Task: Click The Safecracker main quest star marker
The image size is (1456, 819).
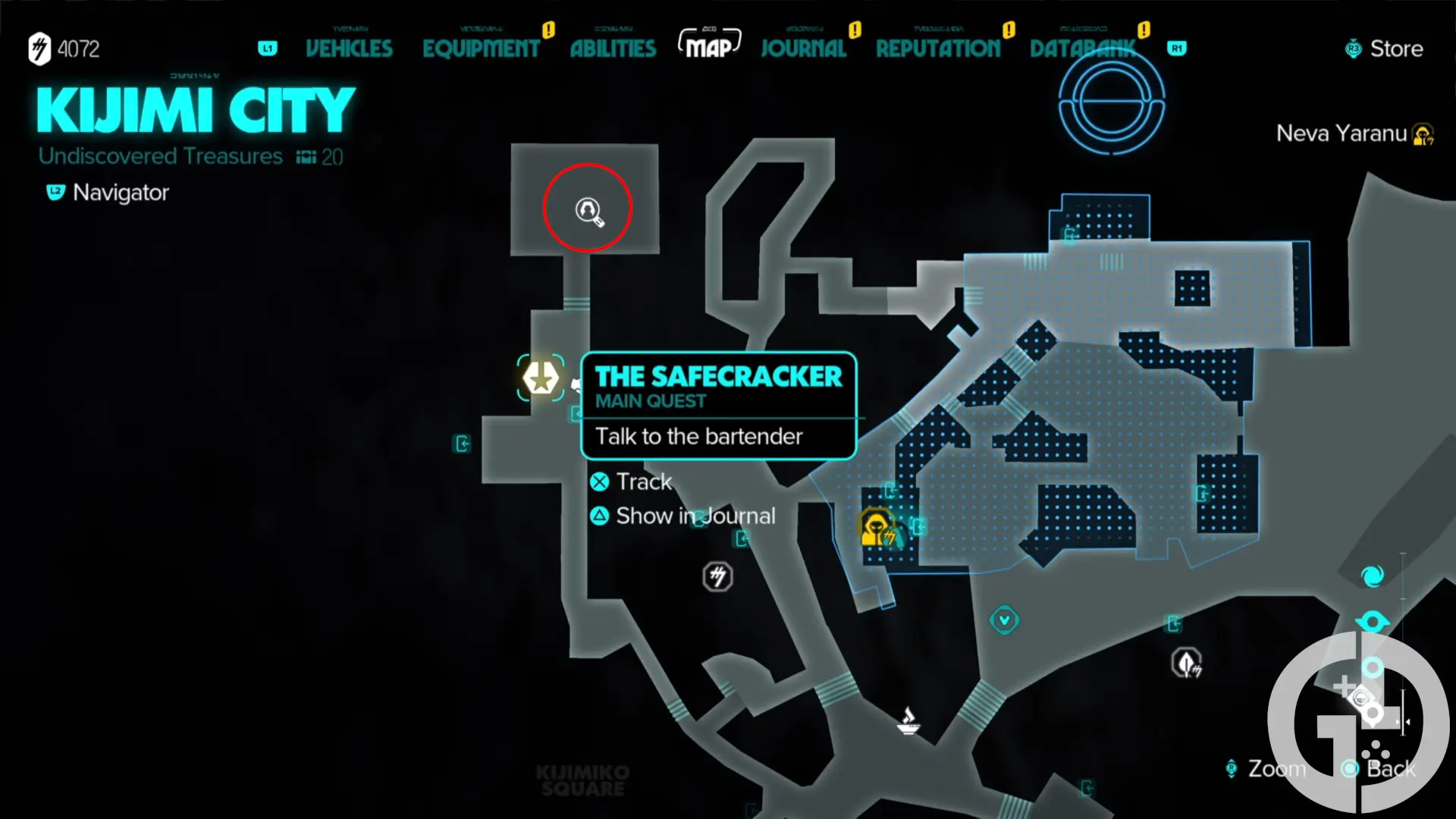Action: (541, 377)
